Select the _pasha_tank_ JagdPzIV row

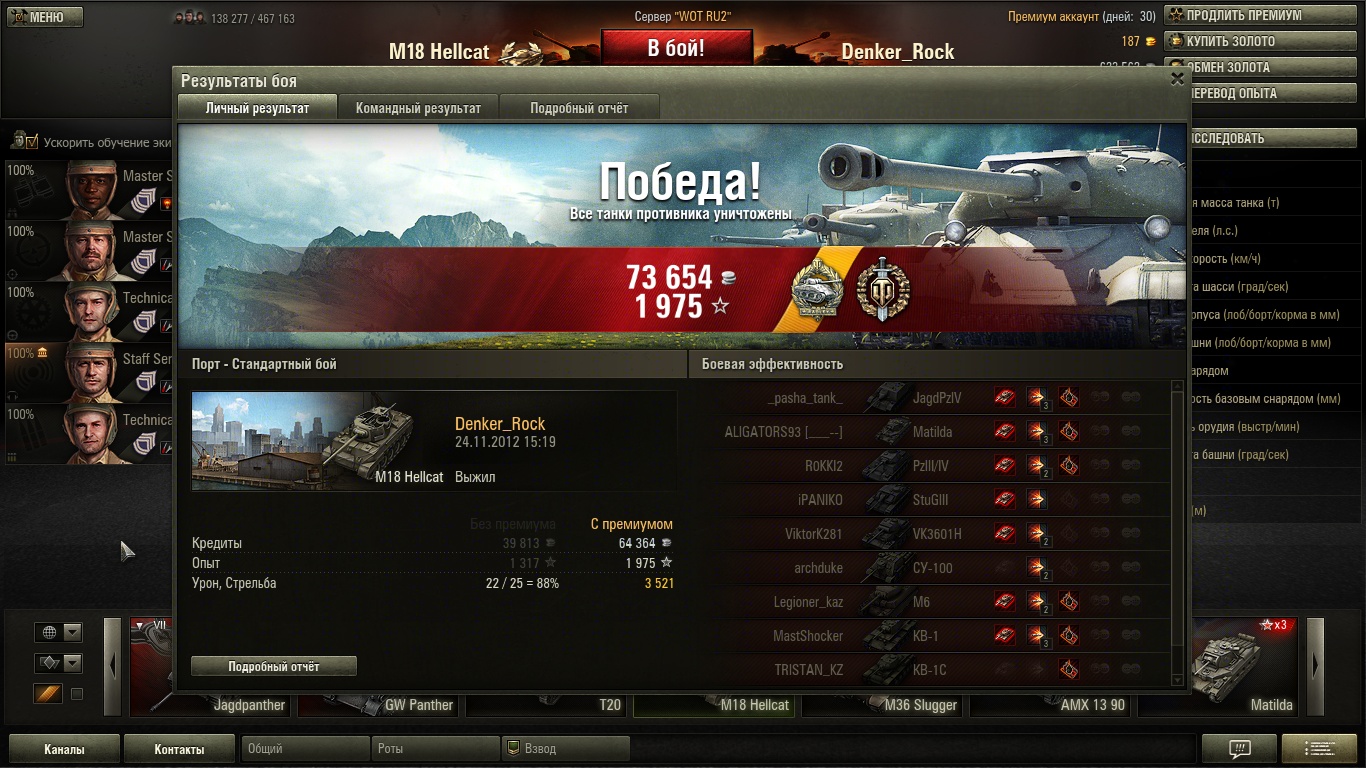tap(935, 398)
